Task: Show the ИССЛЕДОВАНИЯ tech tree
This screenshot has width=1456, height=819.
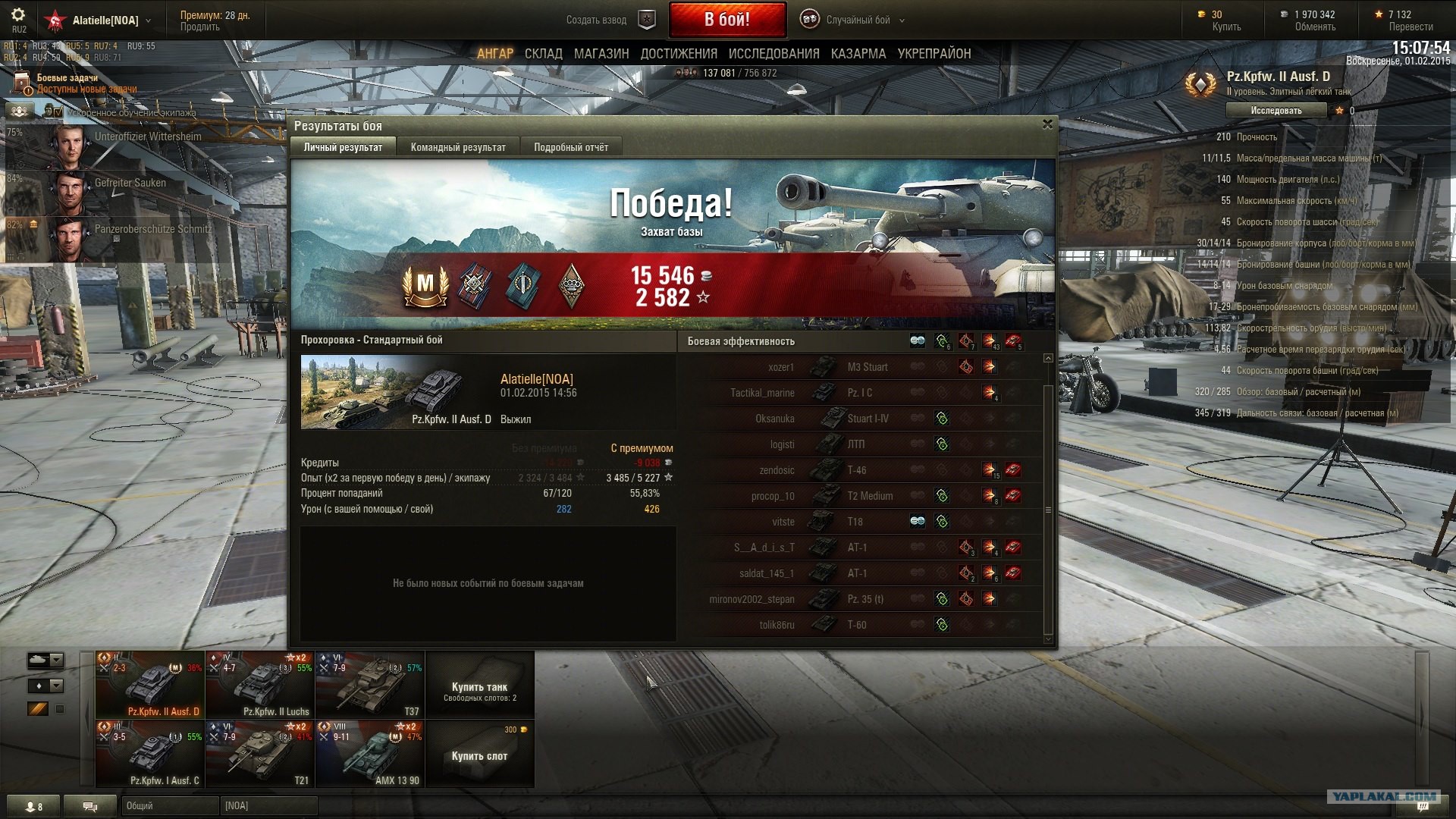Action: (773, 54)
